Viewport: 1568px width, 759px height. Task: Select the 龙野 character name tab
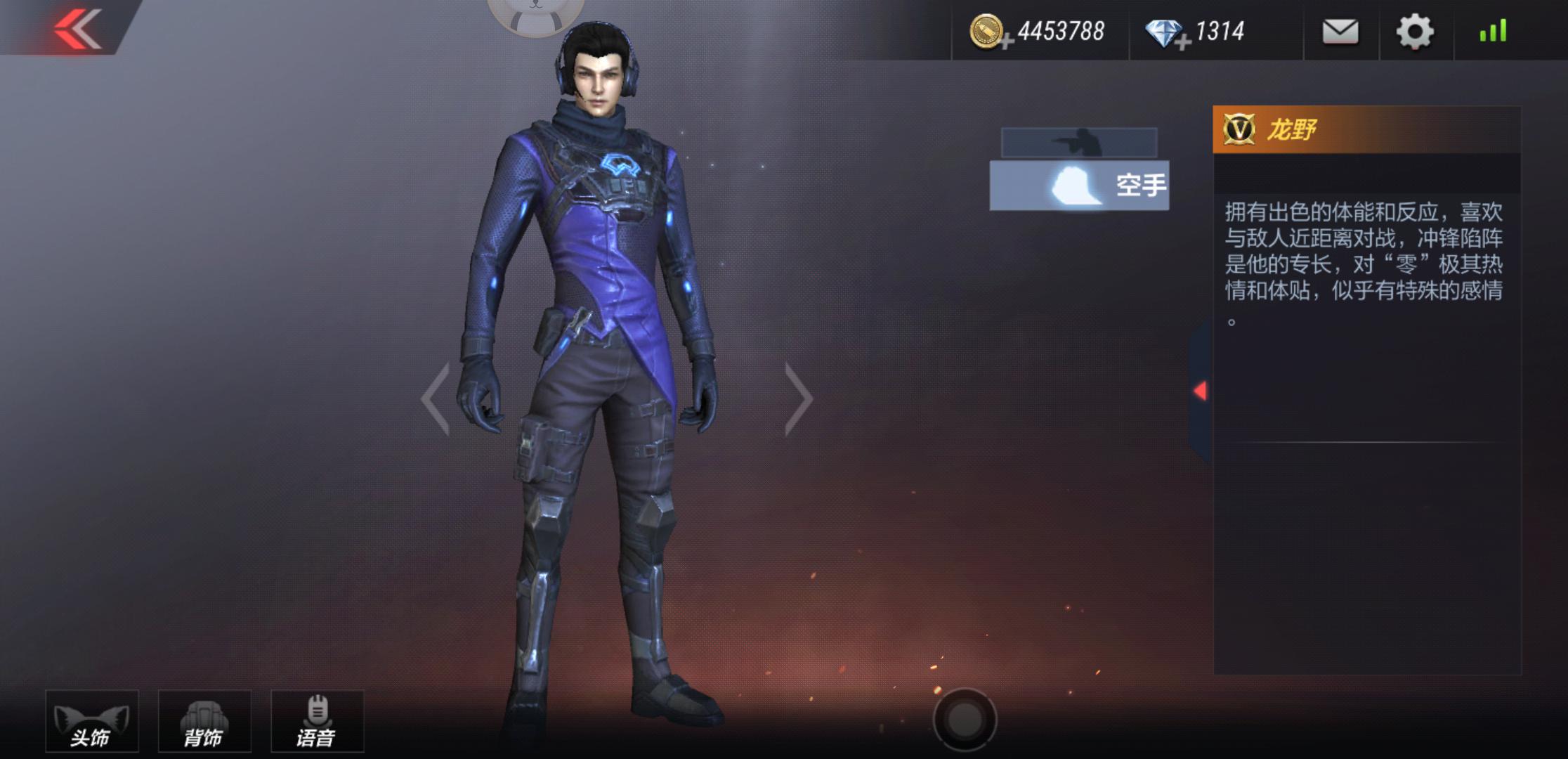coord(1293,129)
